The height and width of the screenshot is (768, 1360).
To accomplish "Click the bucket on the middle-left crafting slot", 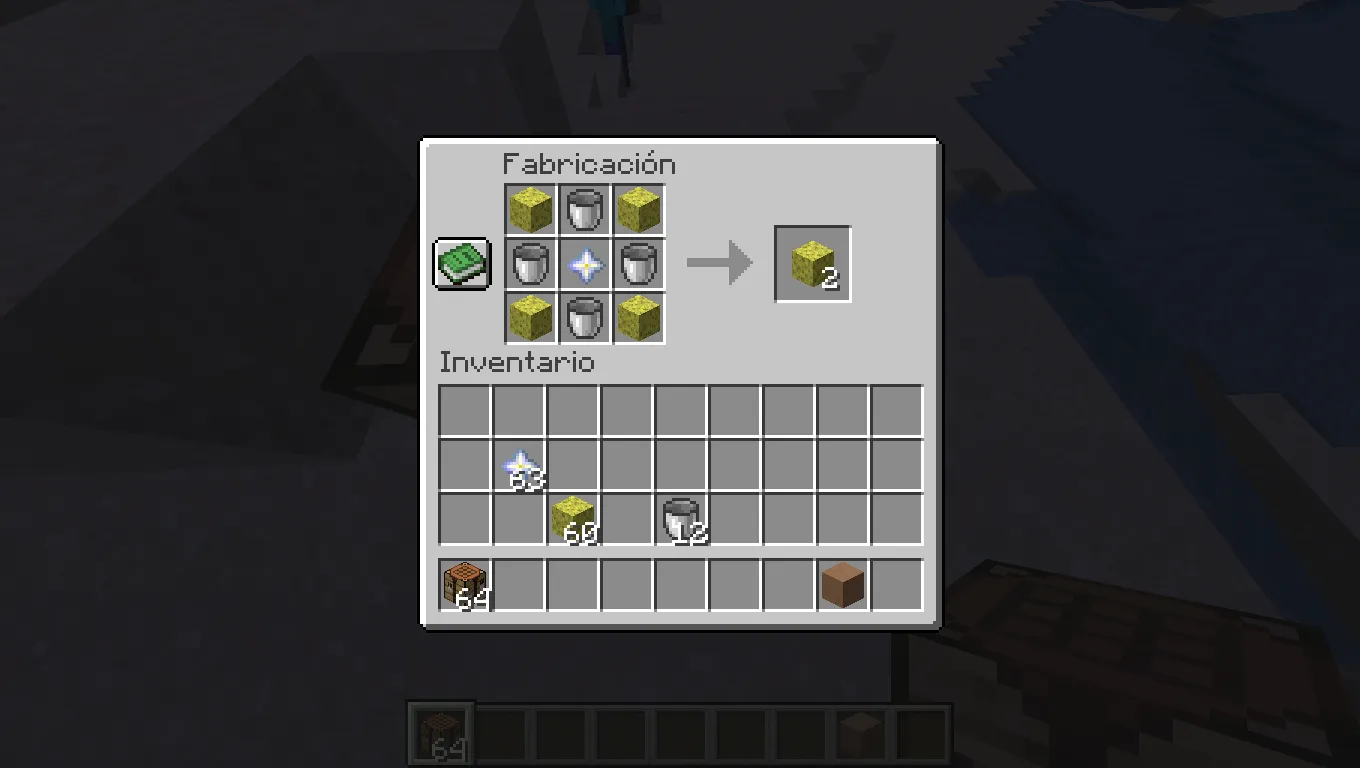I will [530, 263].
